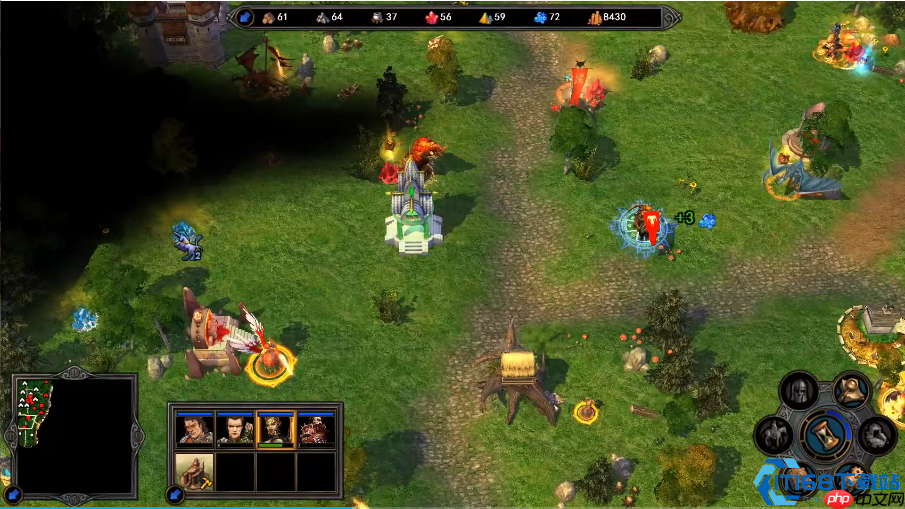
Task: Click the hourglass end turn button
Action: point(826,436)
